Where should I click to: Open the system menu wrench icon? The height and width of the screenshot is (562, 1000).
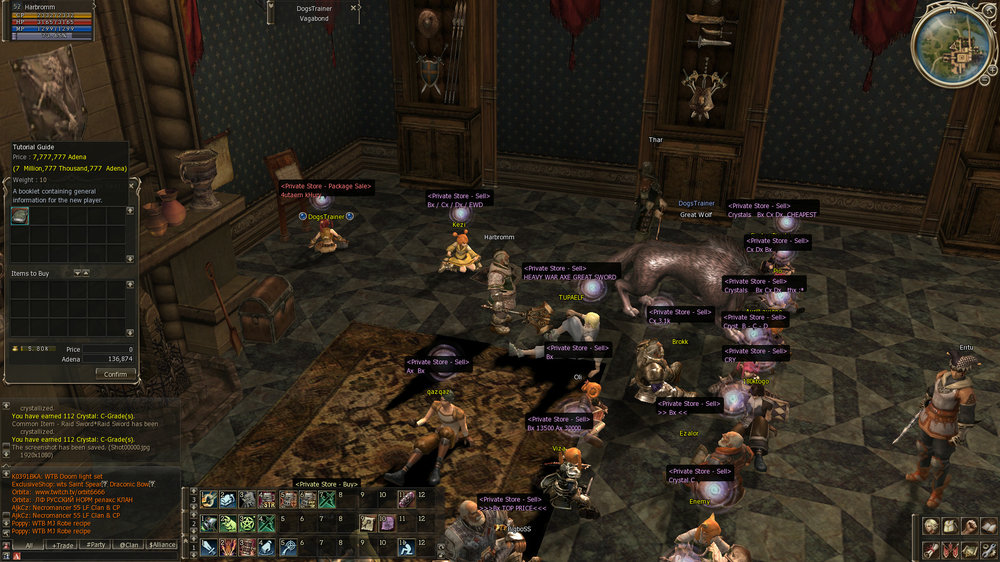click(x=987, y=549)
